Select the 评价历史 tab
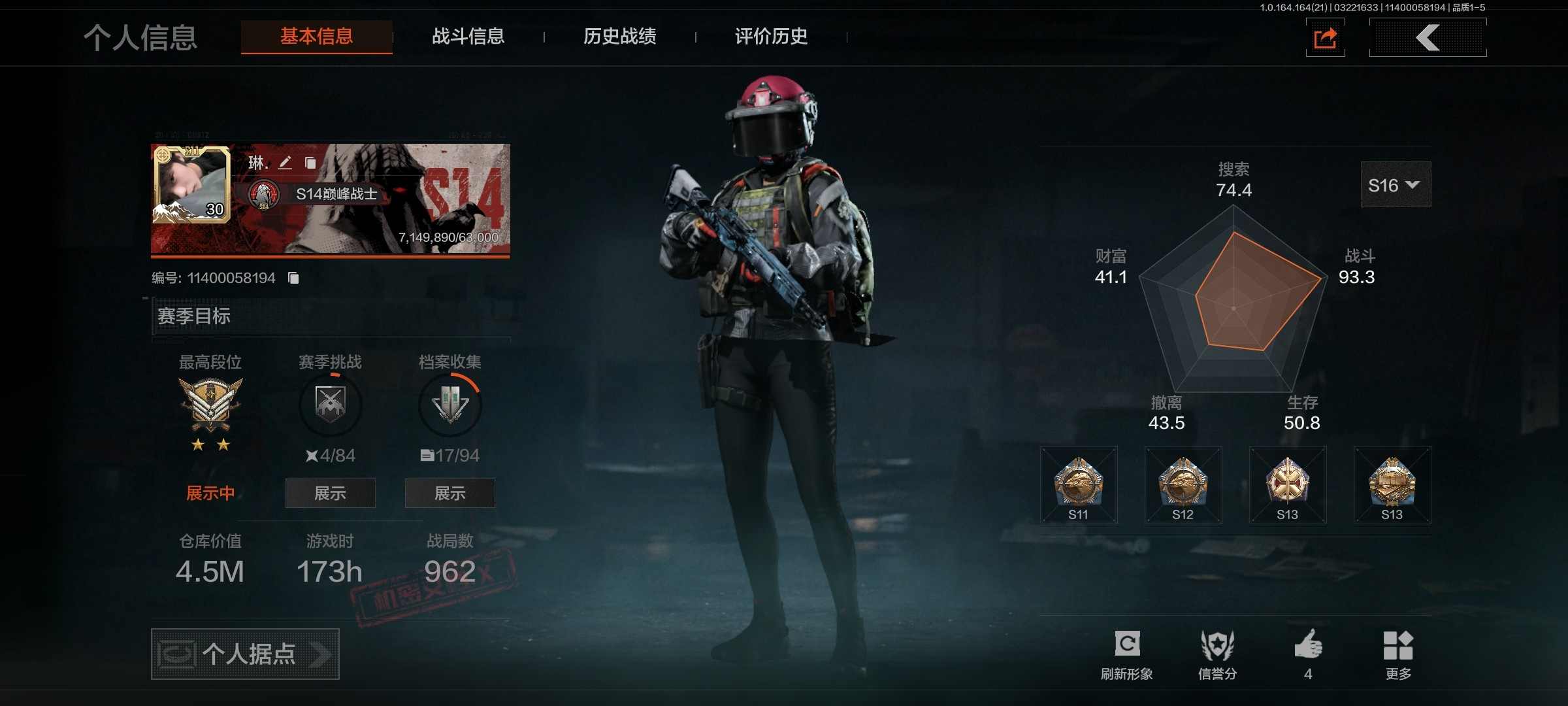This screenshot has width=1568, height=706. pyautogui.click(x=771, y=37)
